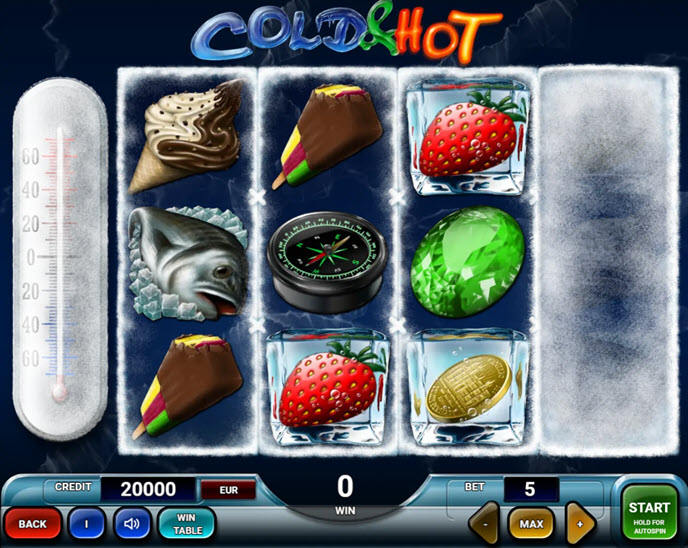
Task: Set the bet to MAX
Action: (531, 523)
